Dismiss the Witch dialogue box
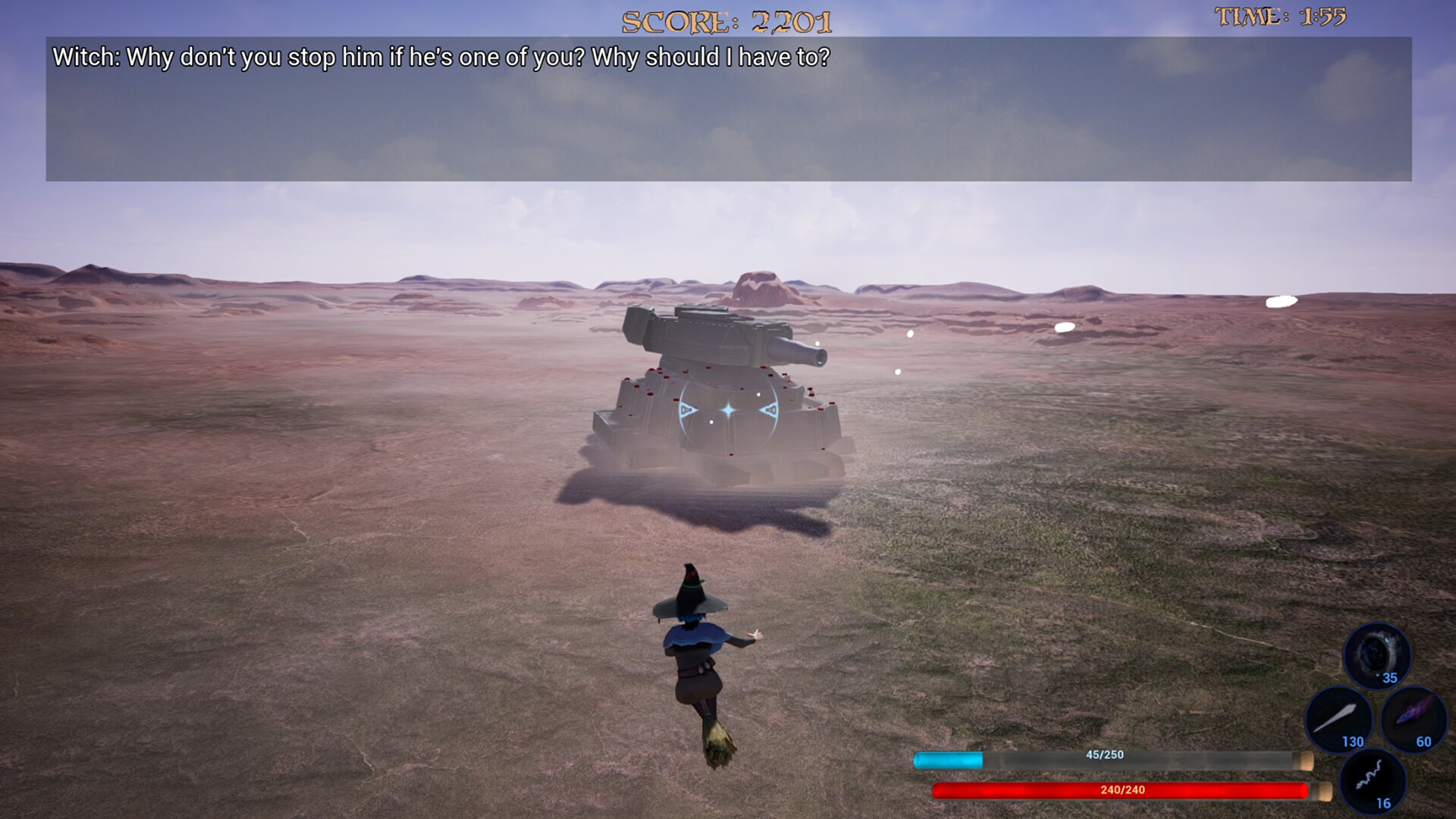The image size is (1456, 819). [x=728, y=106]
